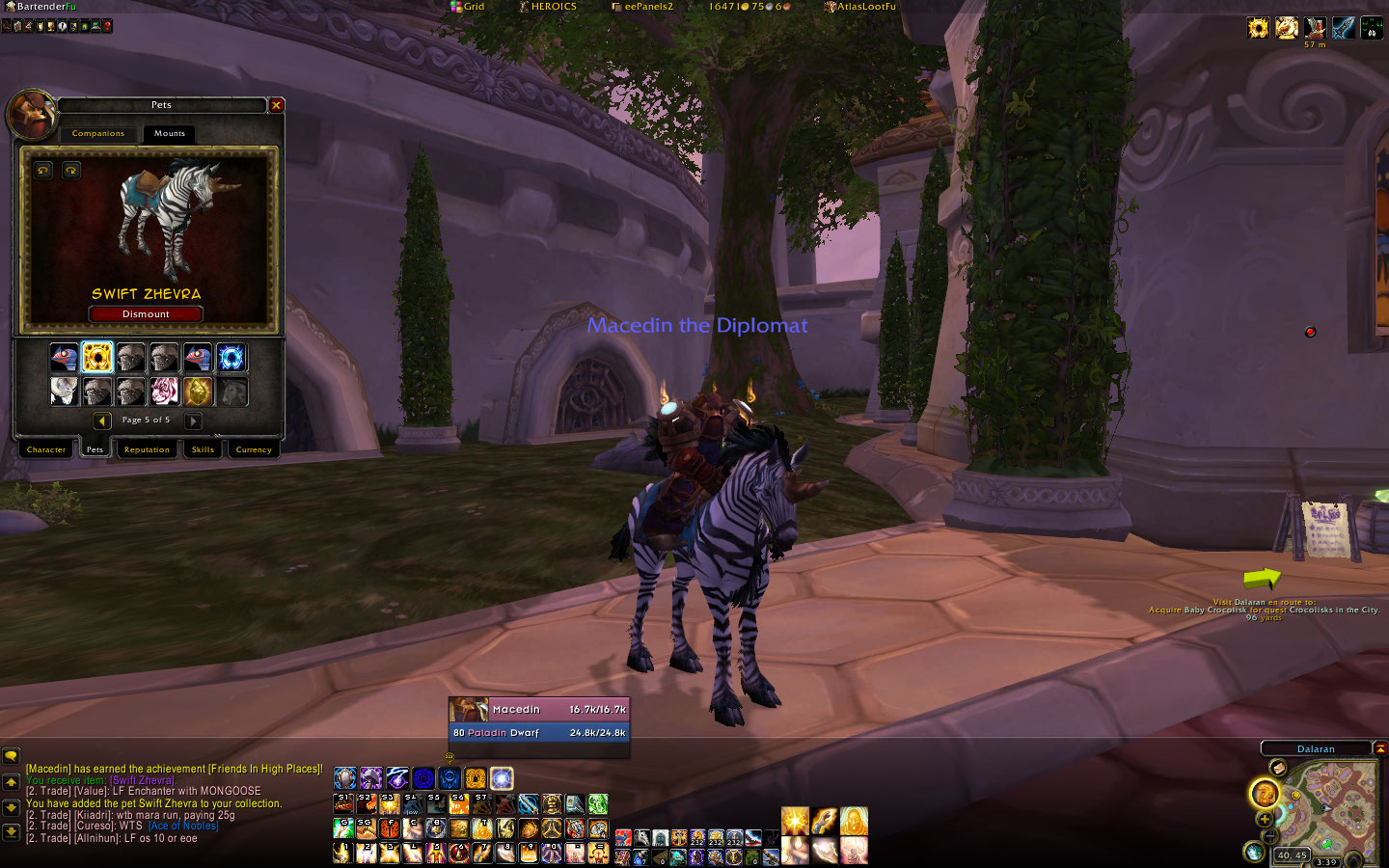Switch to the Reputation tab
Screen dimensions: 1389x868
click(x=147, y=449)
